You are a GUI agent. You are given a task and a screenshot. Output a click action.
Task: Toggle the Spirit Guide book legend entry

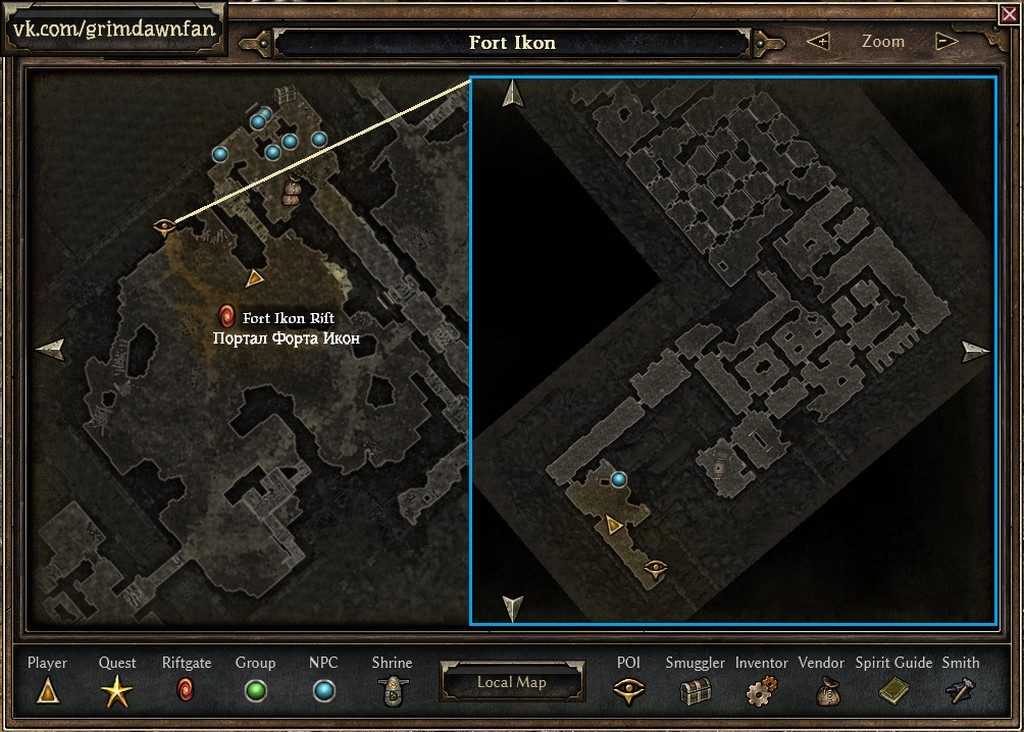[894, 690]
